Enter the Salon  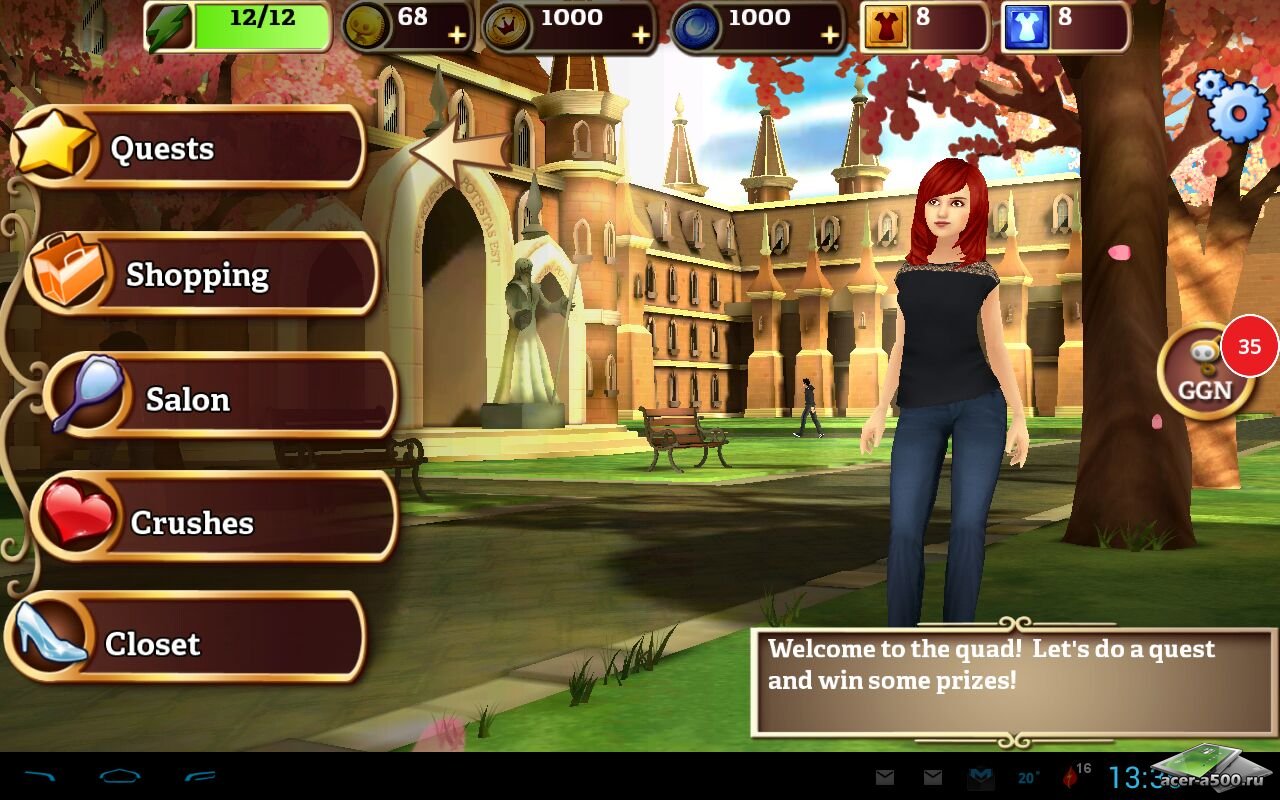(x=220, y=398)
